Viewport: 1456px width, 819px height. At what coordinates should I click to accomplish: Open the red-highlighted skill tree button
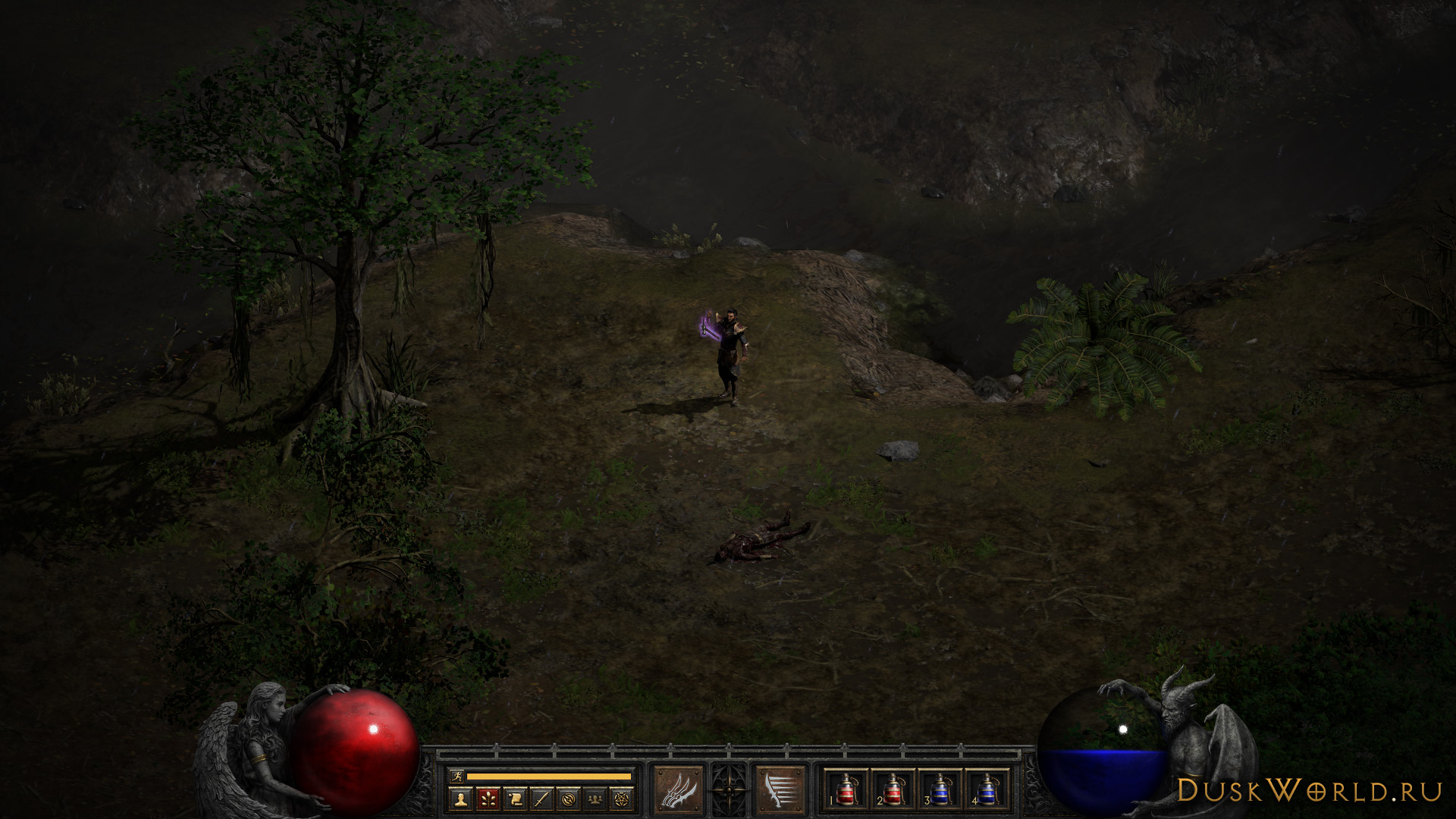(488, 798)
